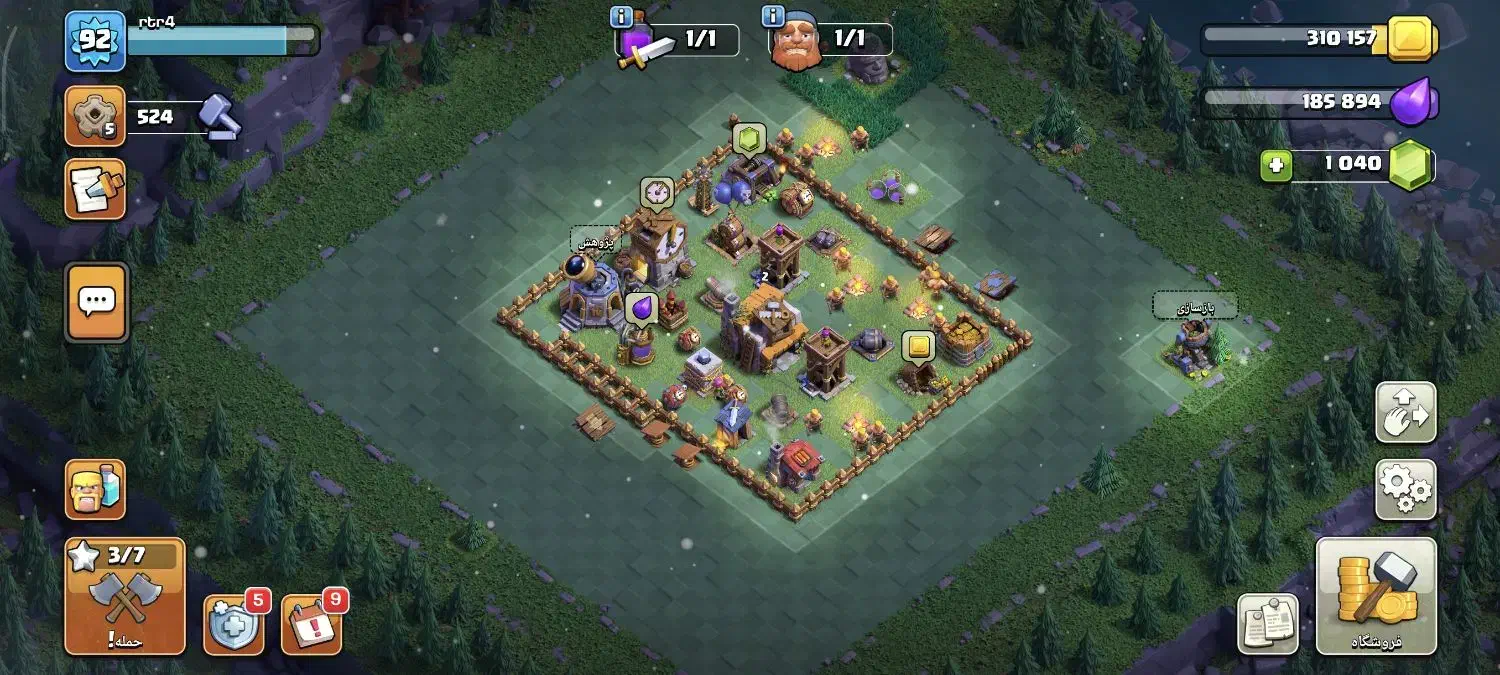Viewport: 1500px width, 675px height.
Task: Tap the clock bubble above the clock tower
Action: pos(657,192)
